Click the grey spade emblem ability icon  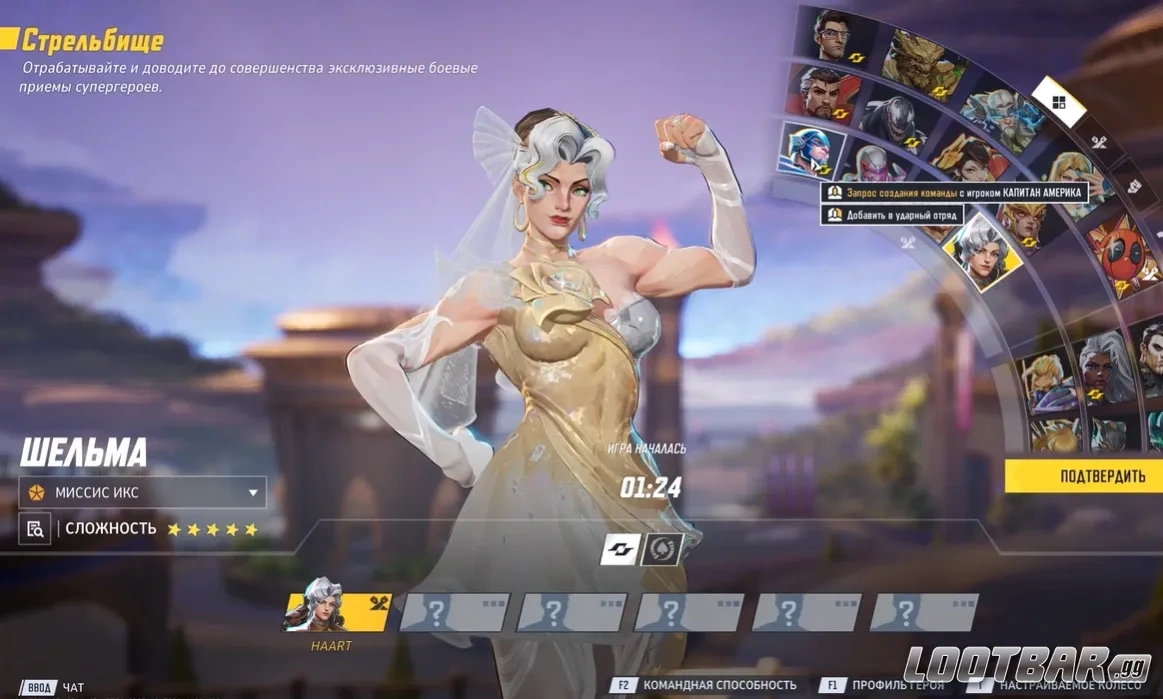click(x=661, y=549)
